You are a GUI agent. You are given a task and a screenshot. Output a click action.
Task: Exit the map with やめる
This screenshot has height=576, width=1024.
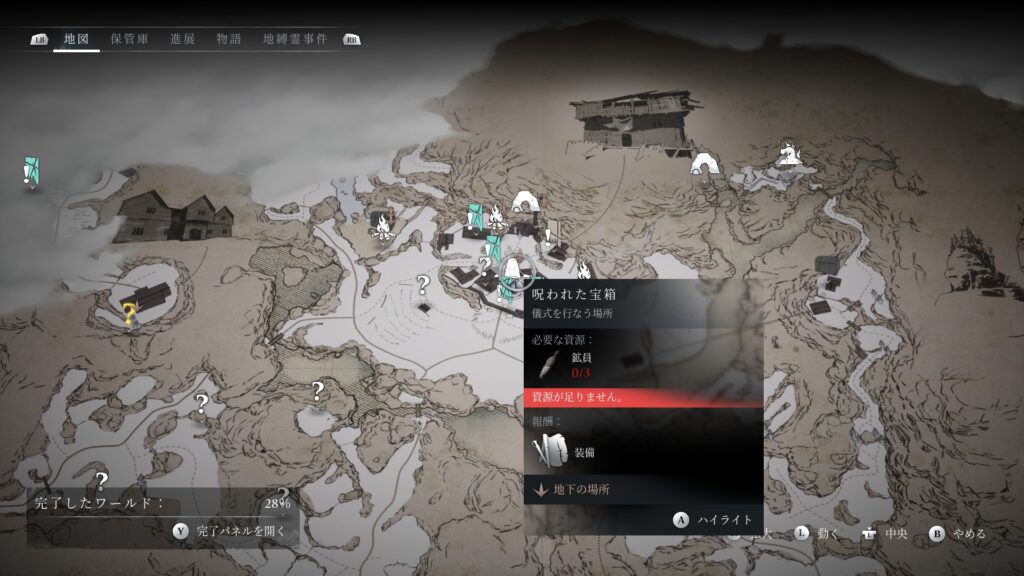point(958,534)
